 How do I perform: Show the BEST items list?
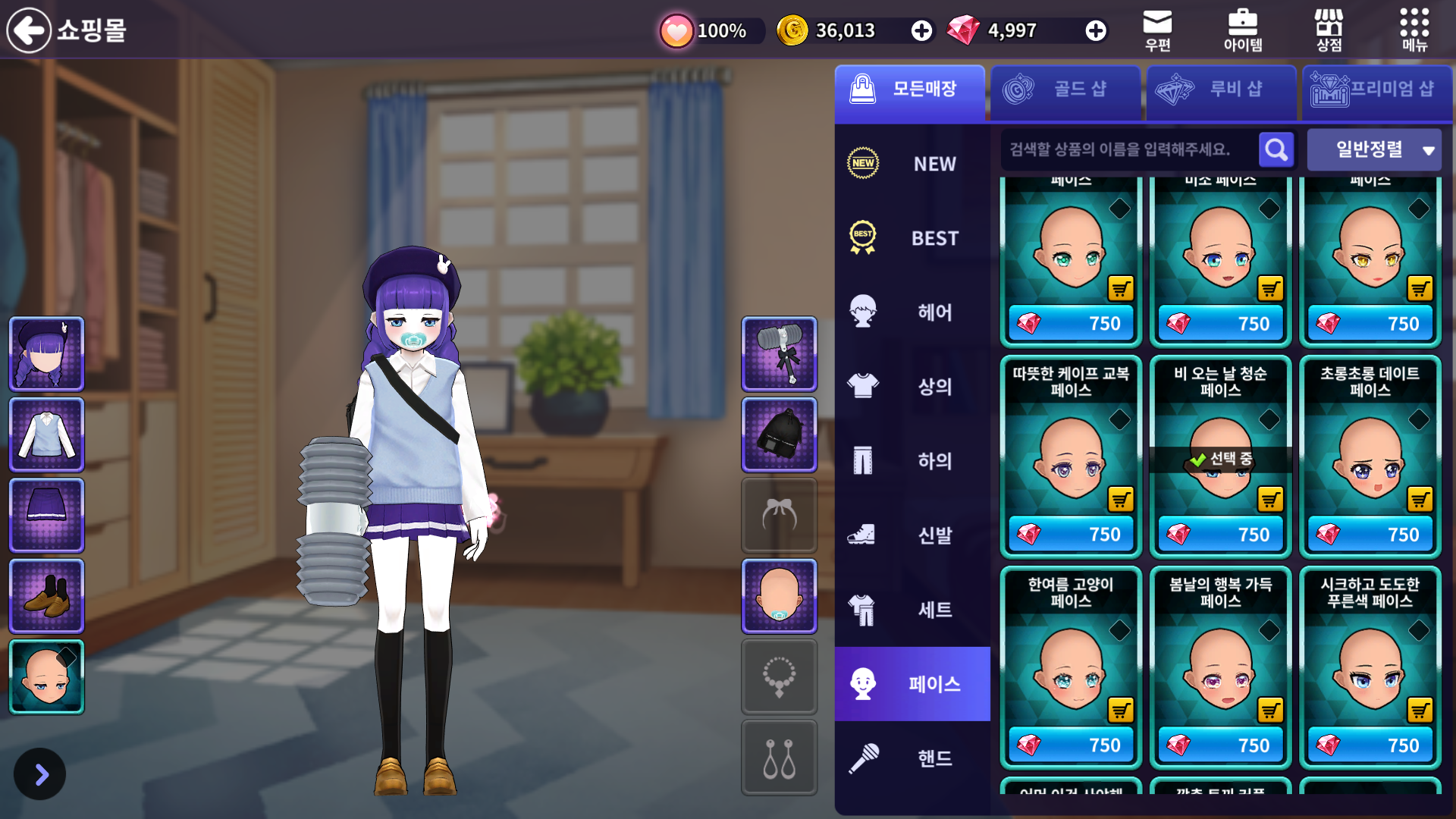(912, 238)
